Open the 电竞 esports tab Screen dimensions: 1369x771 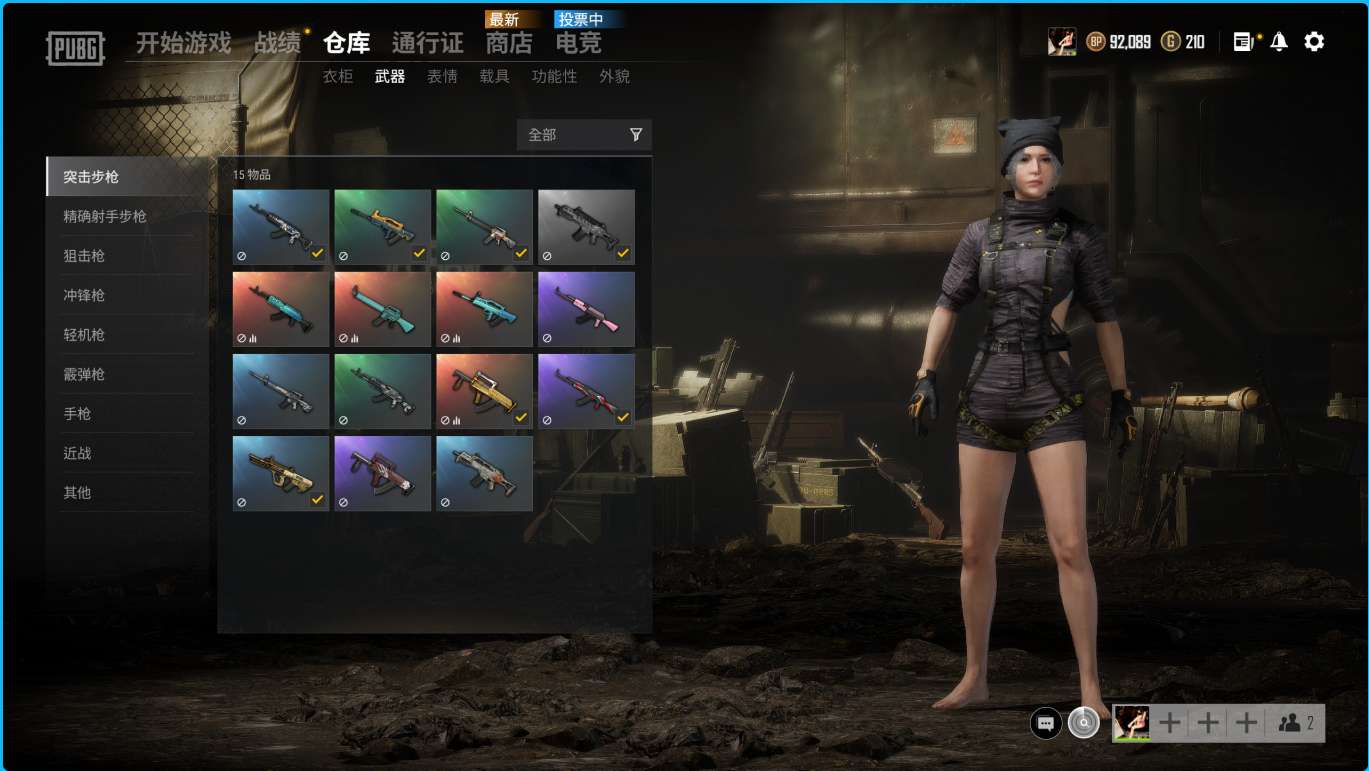point(578,43)
